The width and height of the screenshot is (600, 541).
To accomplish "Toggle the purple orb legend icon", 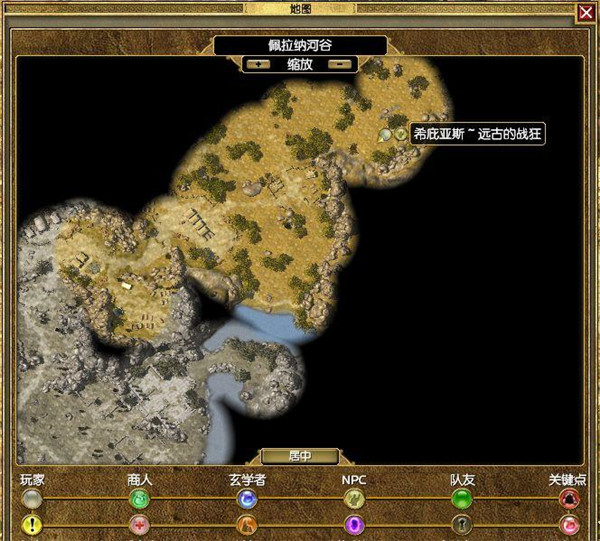I will pos(354,524).
